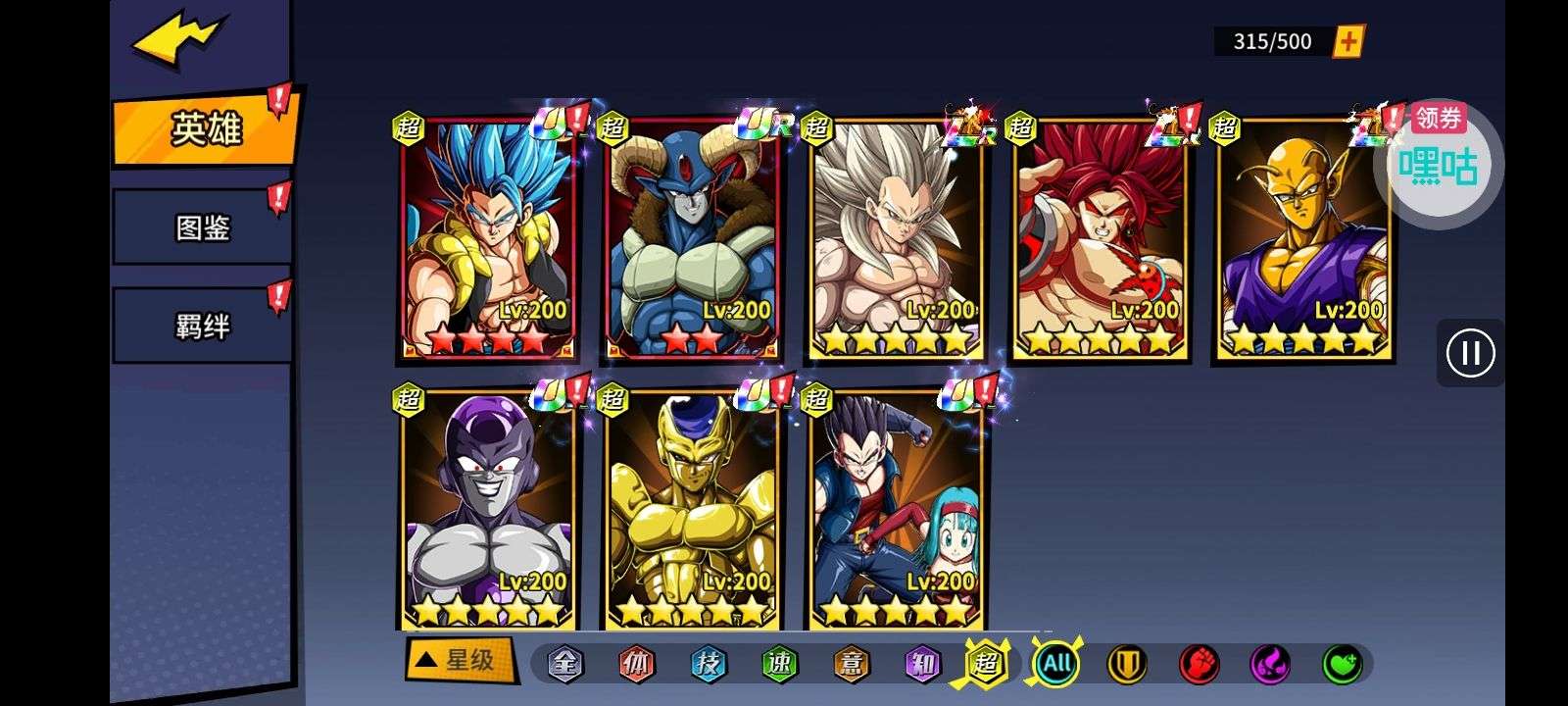Filter heroes by the green 速 type
This screenshot has height=706, width=1568.
779,665
